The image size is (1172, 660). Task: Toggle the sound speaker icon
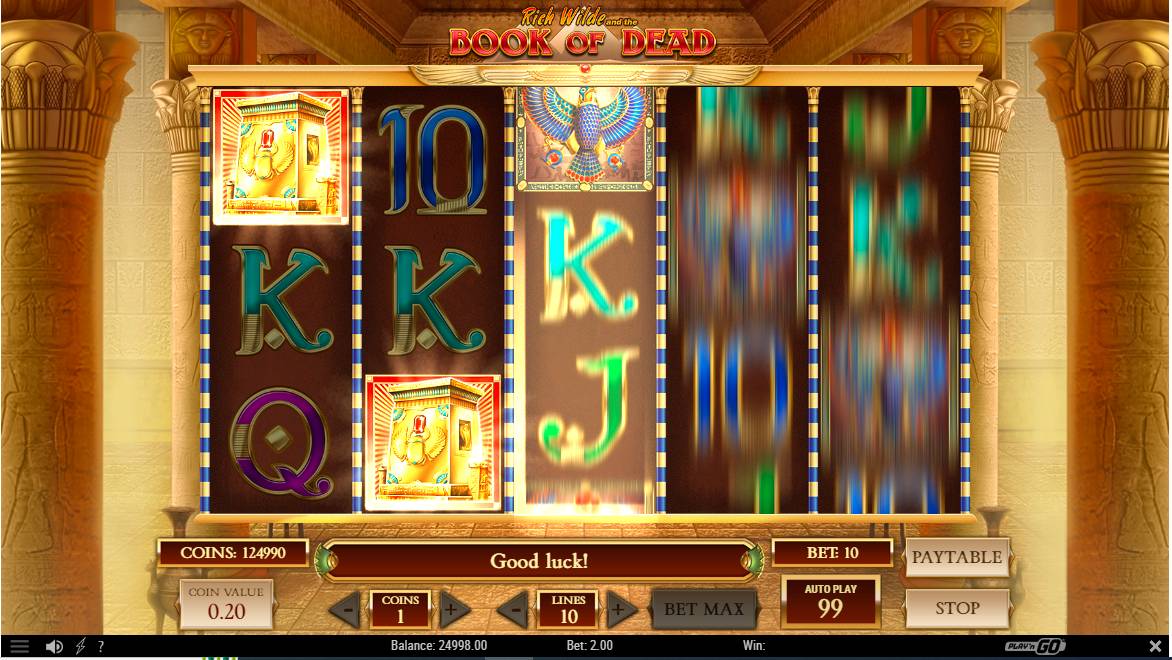click(x=54, y=647)
